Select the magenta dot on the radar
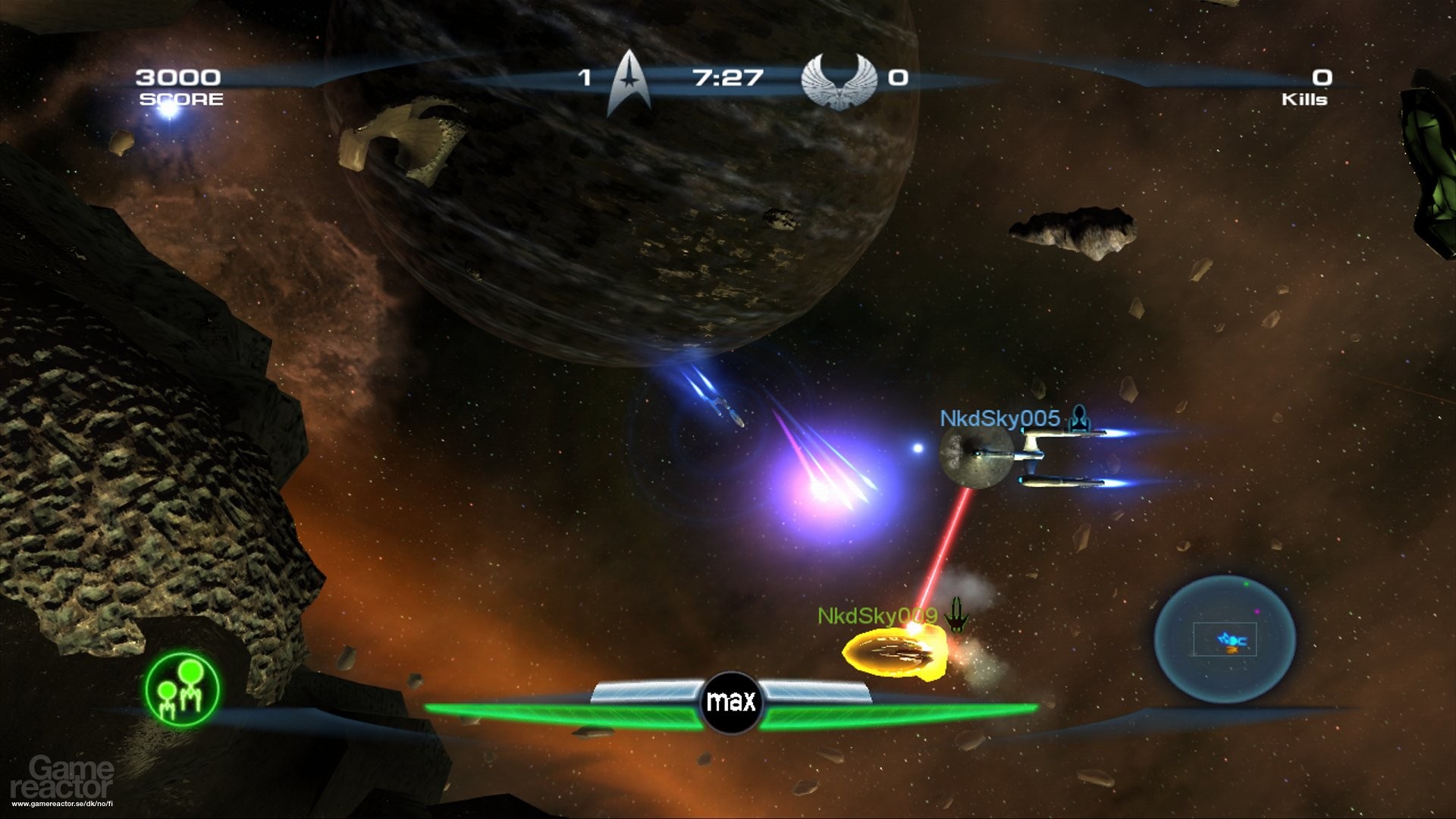 click(1257, 611)
